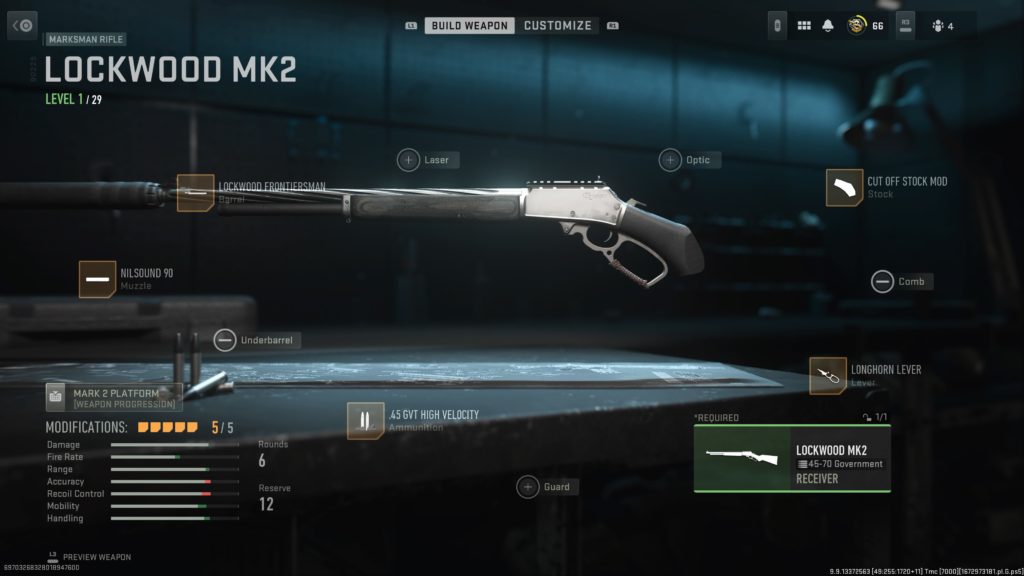The image size is (1024, 576).
Task: Select the Cut Off Stock Mod slot
Action: pyautogui.click(x=844, y=187)
